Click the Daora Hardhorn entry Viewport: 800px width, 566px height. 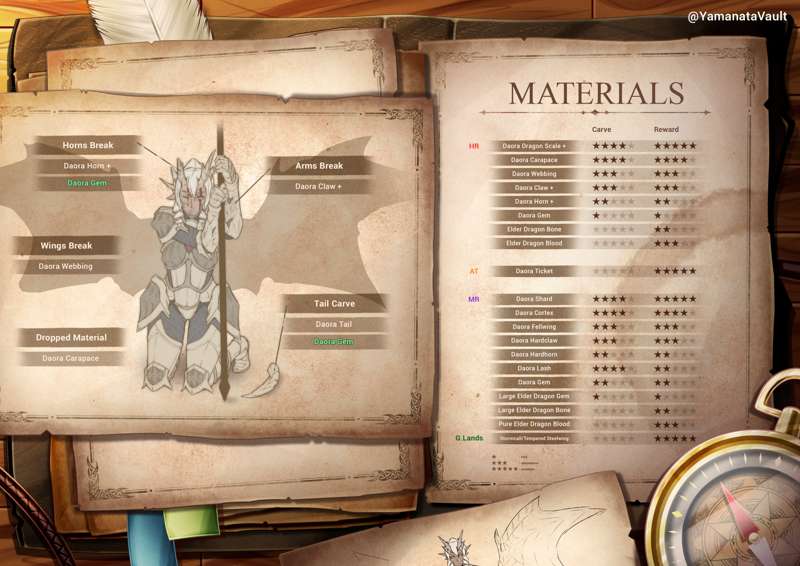[533, 354]
